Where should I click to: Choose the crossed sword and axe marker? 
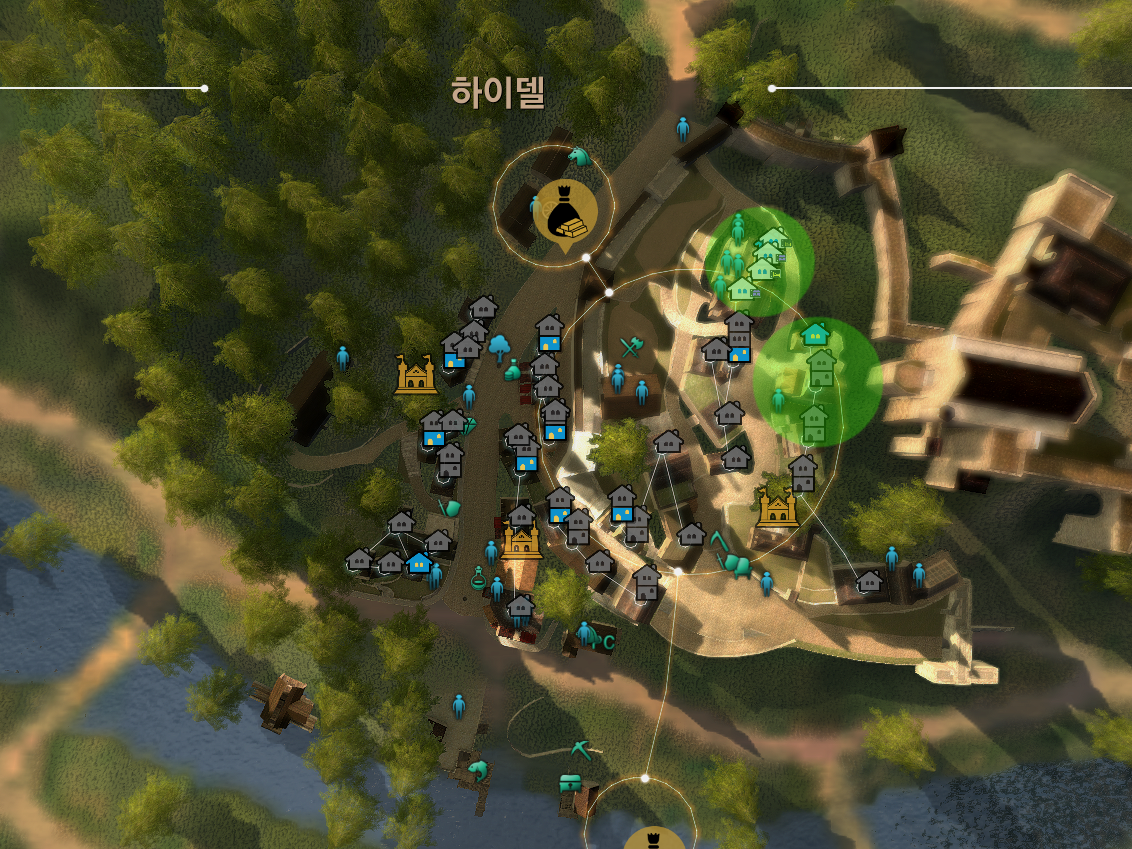pos(630,347)
